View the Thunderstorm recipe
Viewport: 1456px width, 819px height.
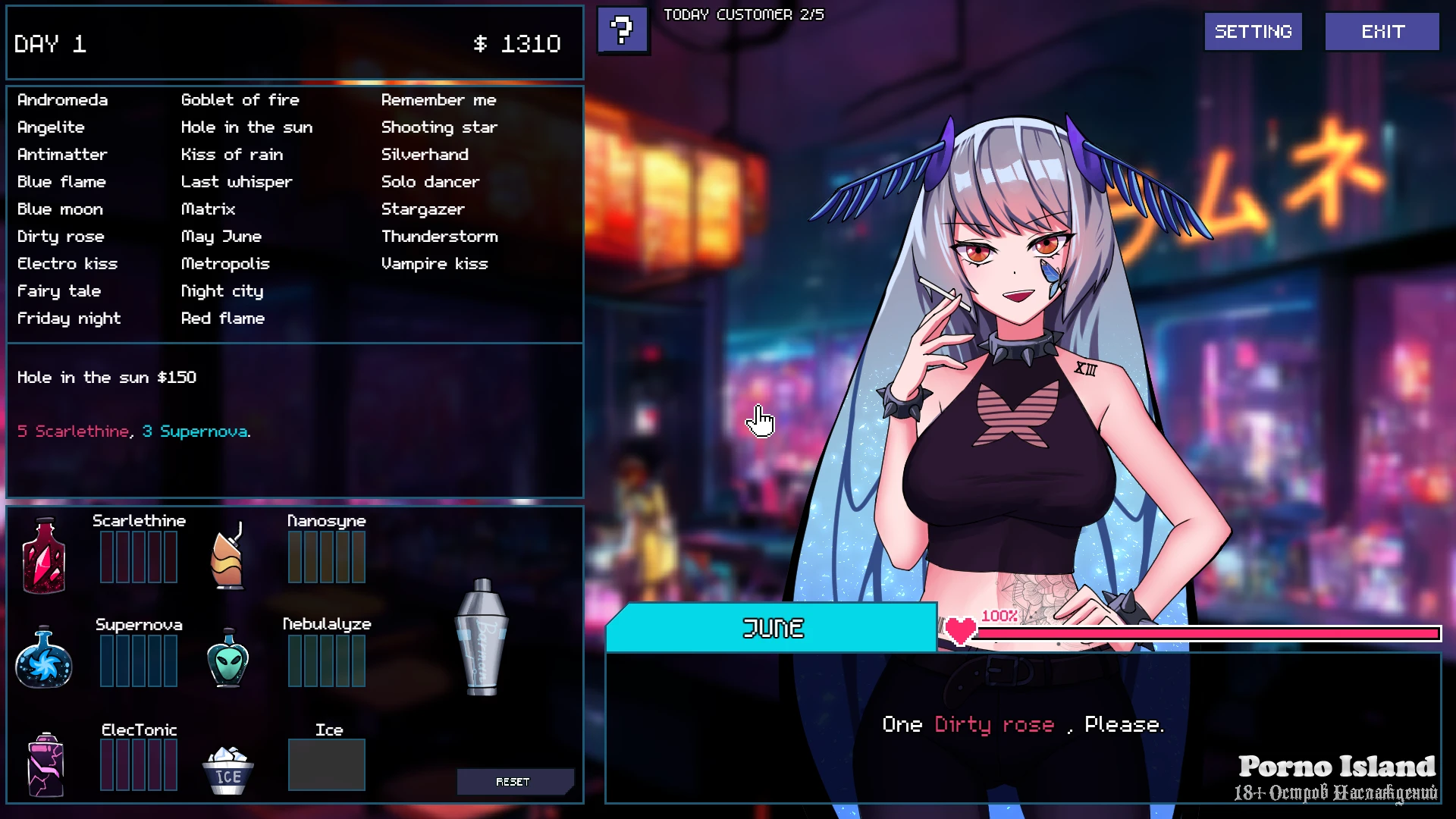coord(439,237)
